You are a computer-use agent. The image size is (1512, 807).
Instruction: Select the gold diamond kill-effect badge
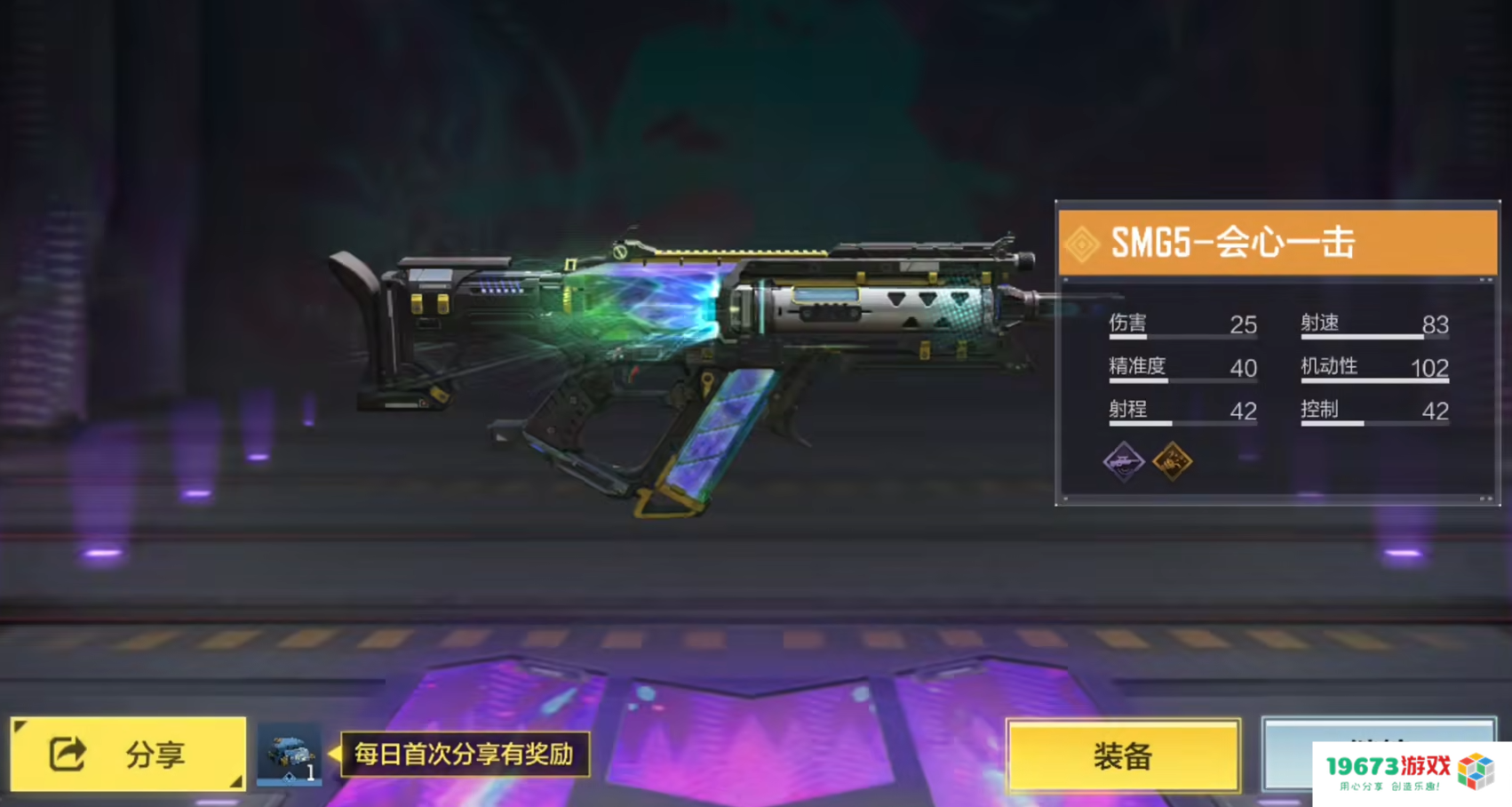click(x=1173, y=461)
